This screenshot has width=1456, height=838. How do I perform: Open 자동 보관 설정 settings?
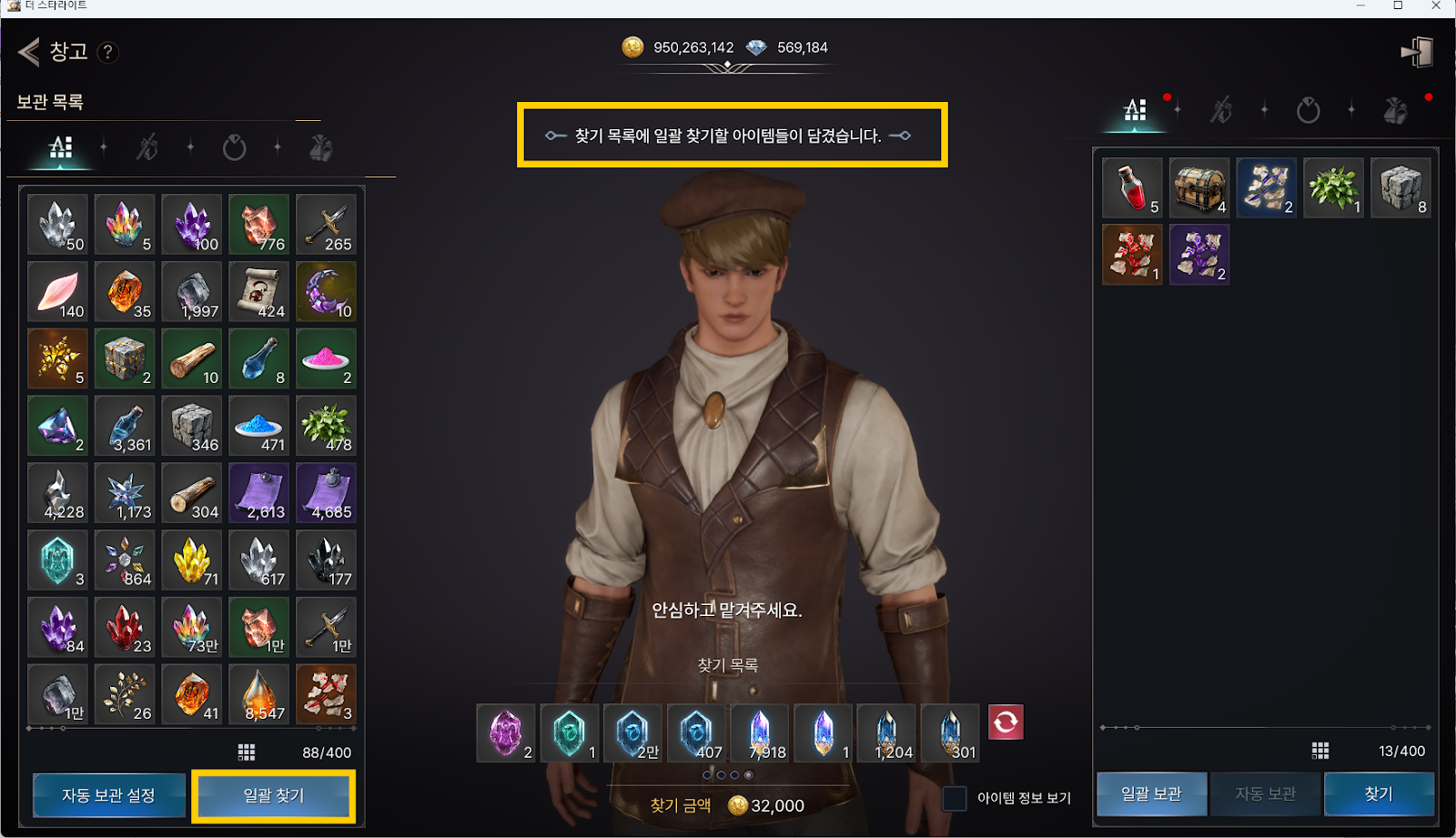pos(108,795)
